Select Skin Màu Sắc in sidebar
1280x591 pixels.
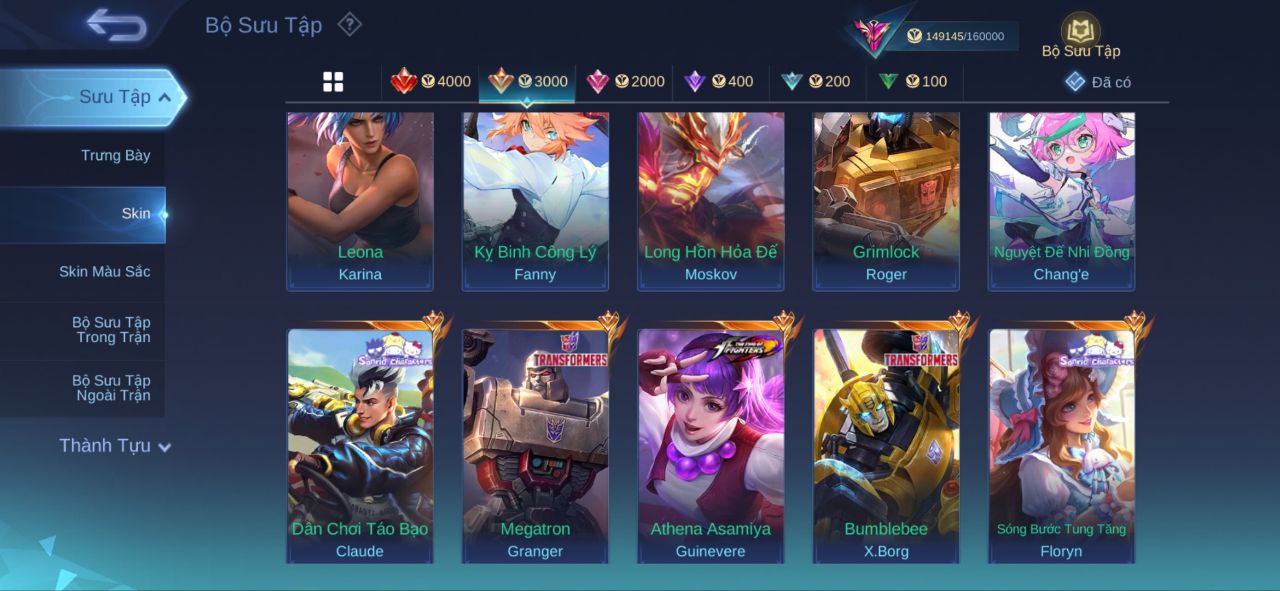point(104,272)
